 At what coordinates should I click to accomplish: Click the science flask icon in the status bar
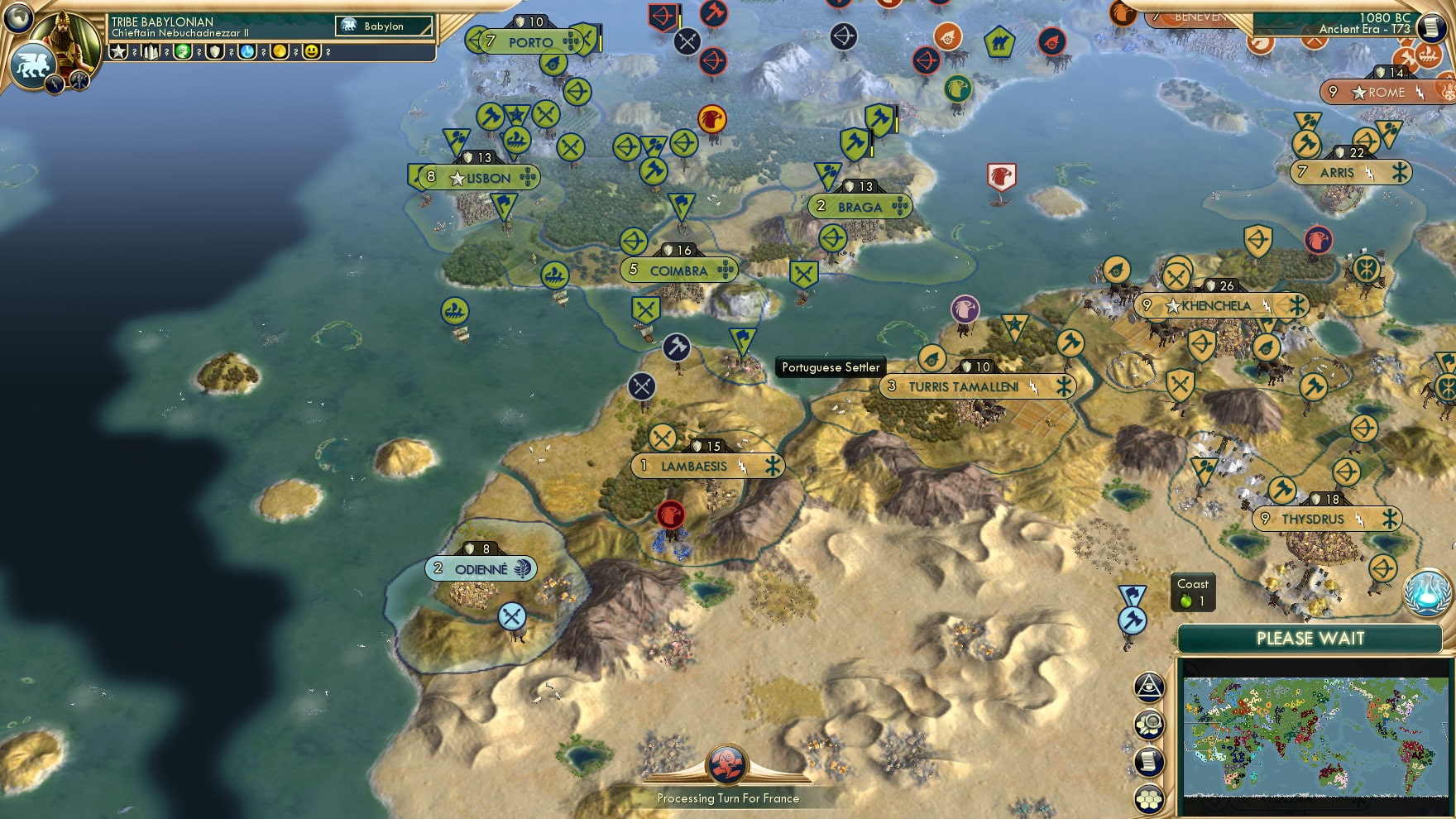pyautogui.click(x=247, y=51)
